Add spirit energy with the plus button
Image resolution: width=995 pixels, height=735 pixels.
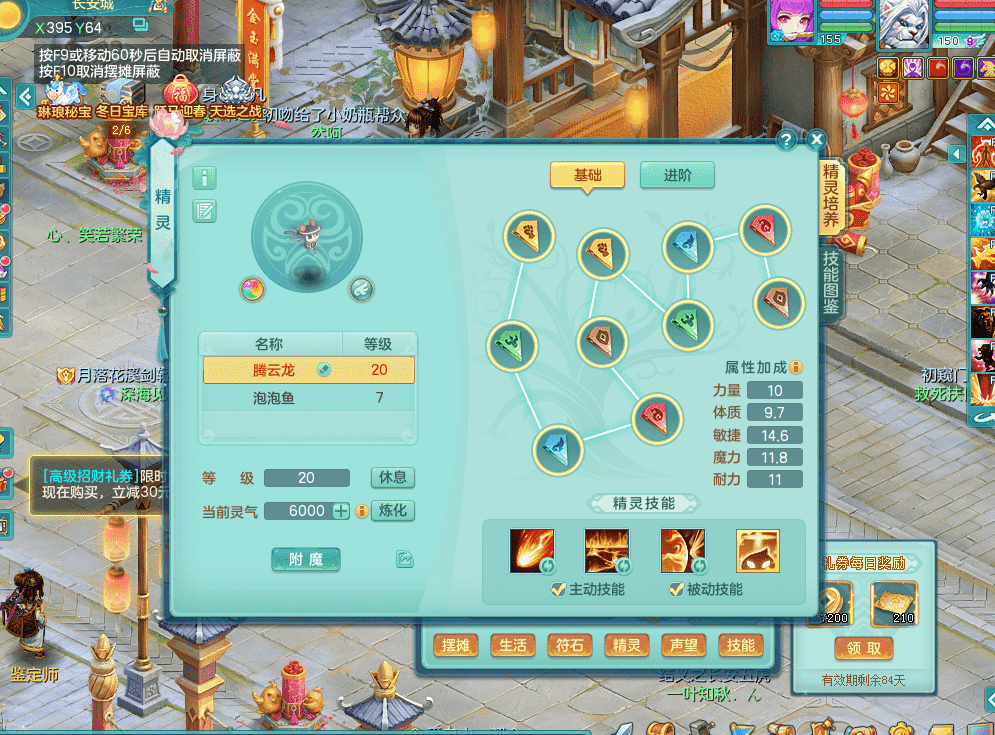coord(341,510)
